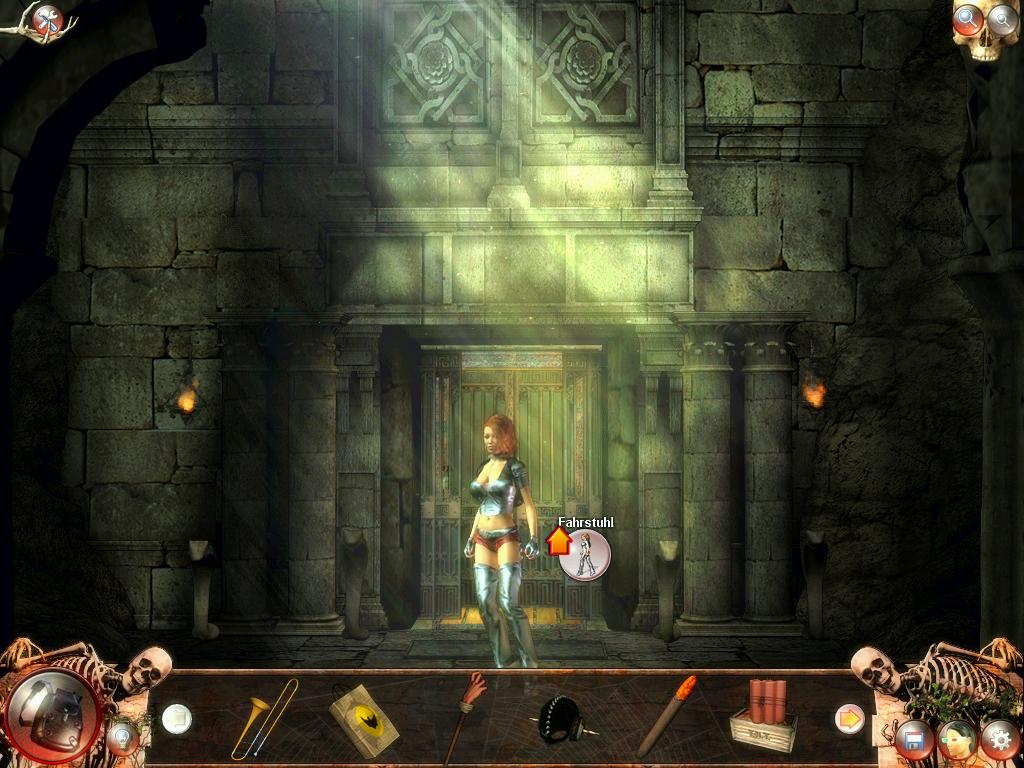Image resolution: width=1024 pixels, height=768 pixels.
Task: Open the character portrait button
Action: (x=956, y=741)
